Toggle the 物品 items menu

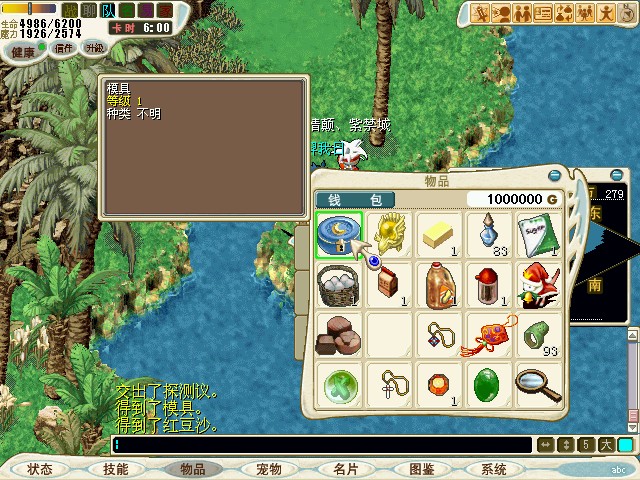click(193, 468)
